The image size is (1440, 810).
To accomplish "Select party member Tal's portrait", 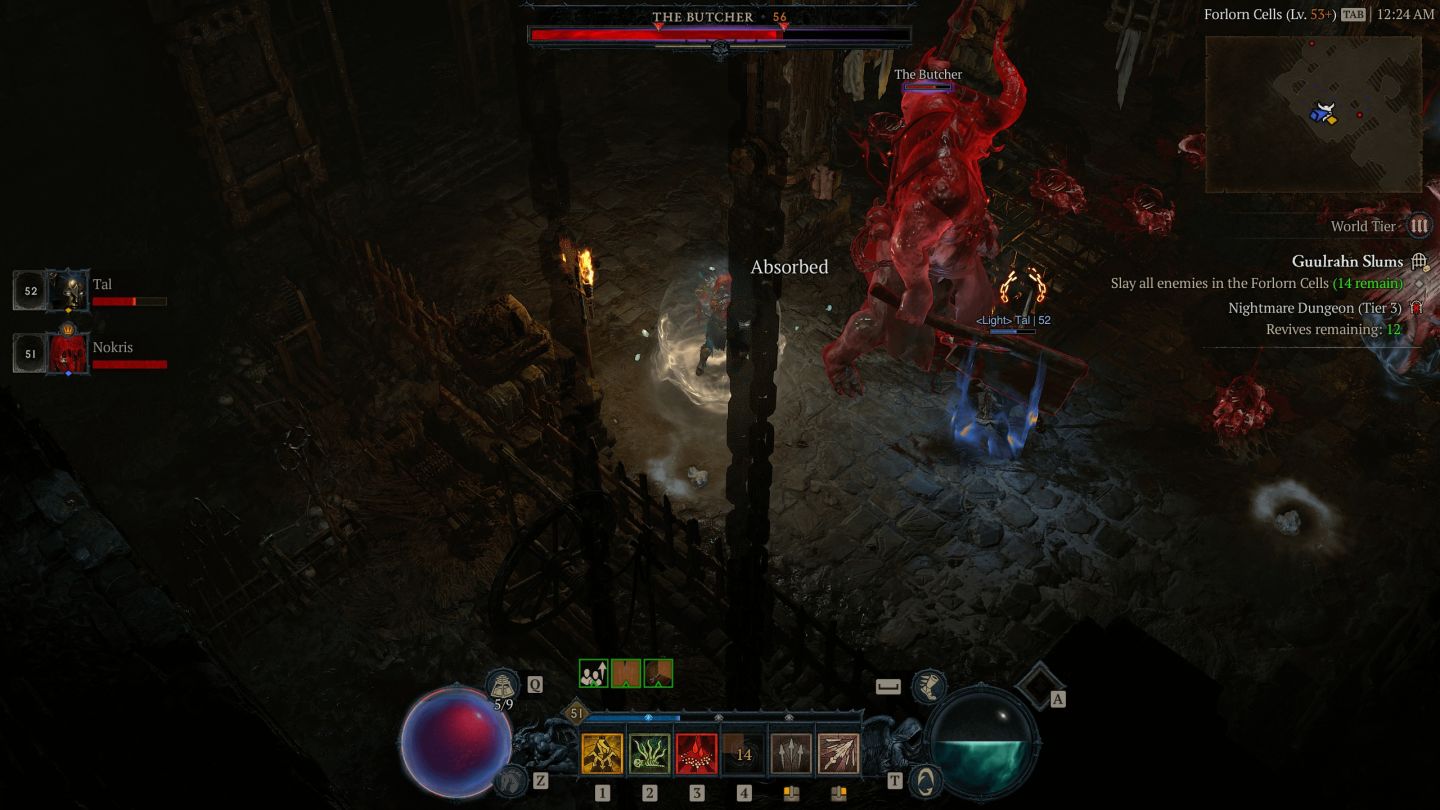I will (x=68, y=291).
